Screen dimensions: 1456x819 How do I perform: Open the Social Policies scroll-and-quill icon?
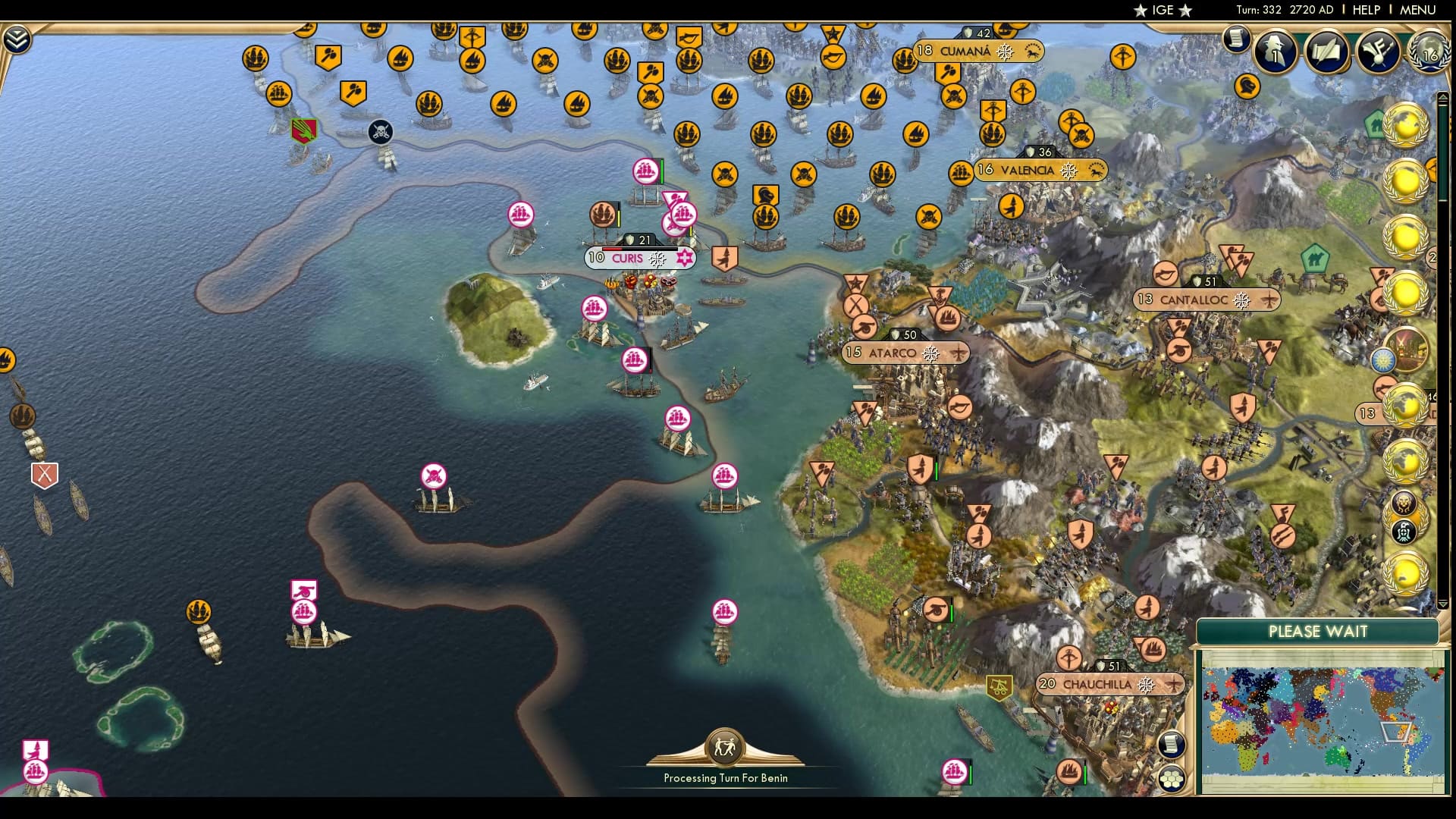tap(1326, 51)
